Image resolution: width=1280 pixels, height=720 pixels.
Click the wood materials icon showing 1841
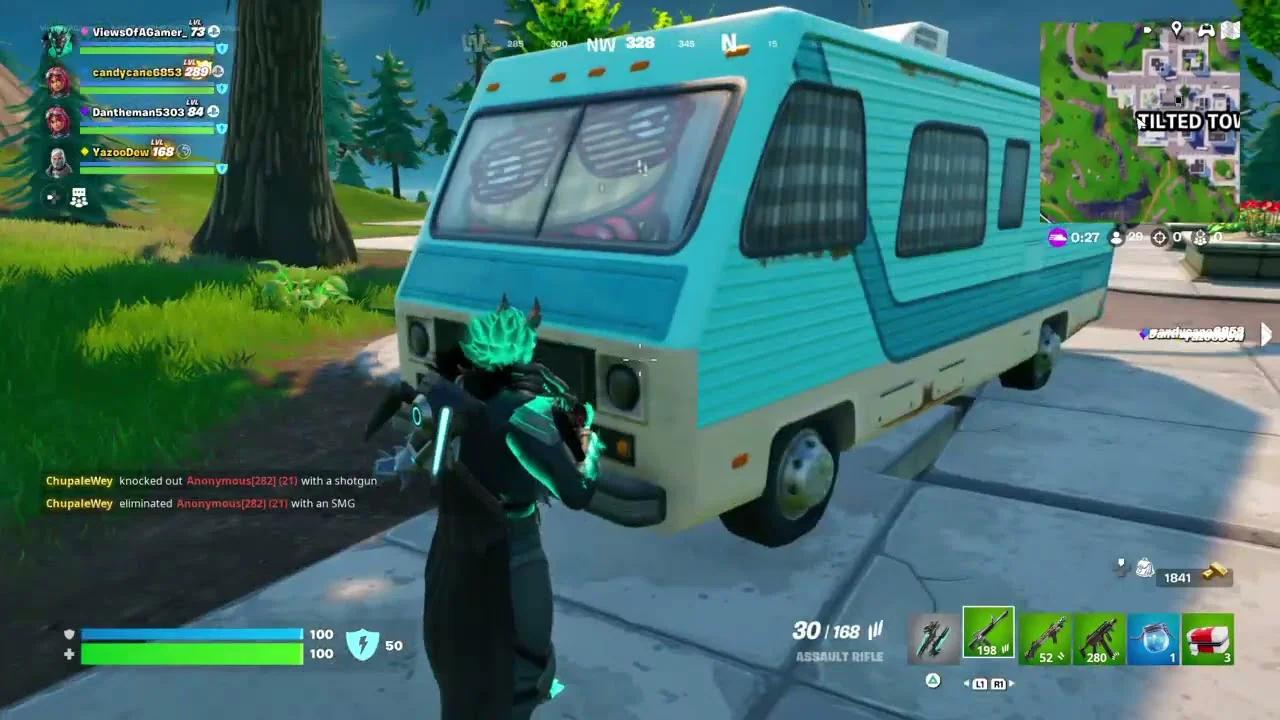tap(1145, 570)
